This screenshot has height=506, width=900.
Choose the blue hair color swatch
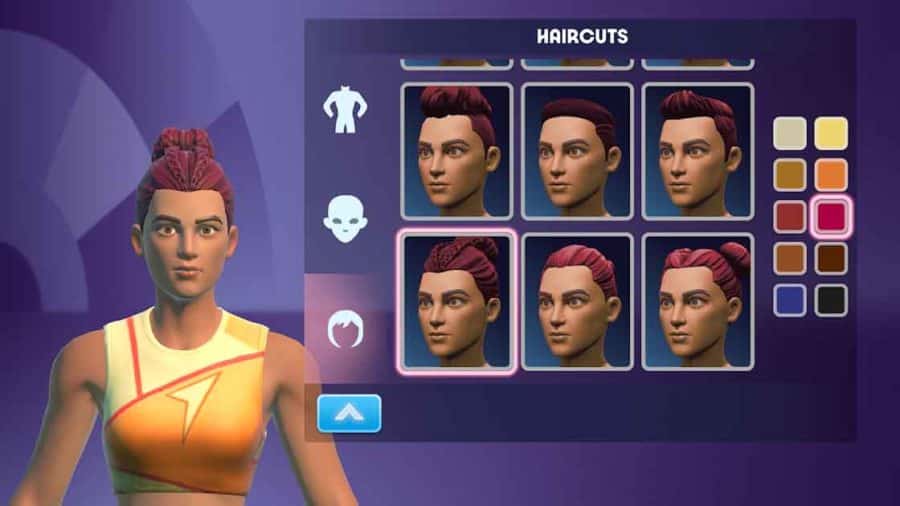791,299
